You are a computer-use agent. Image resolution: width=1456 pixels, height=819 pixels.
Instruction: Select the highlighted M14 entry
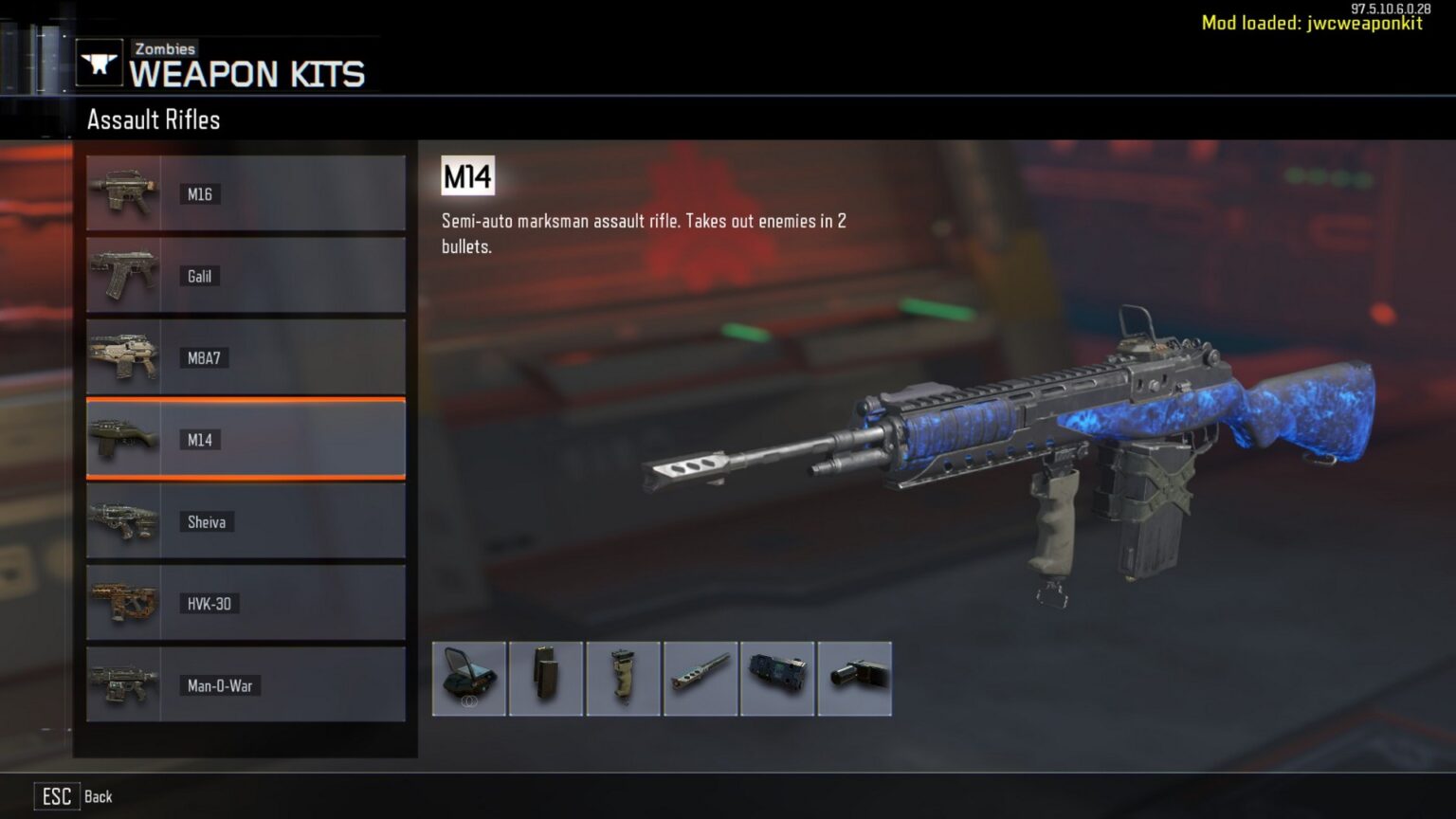pos(246,439)
